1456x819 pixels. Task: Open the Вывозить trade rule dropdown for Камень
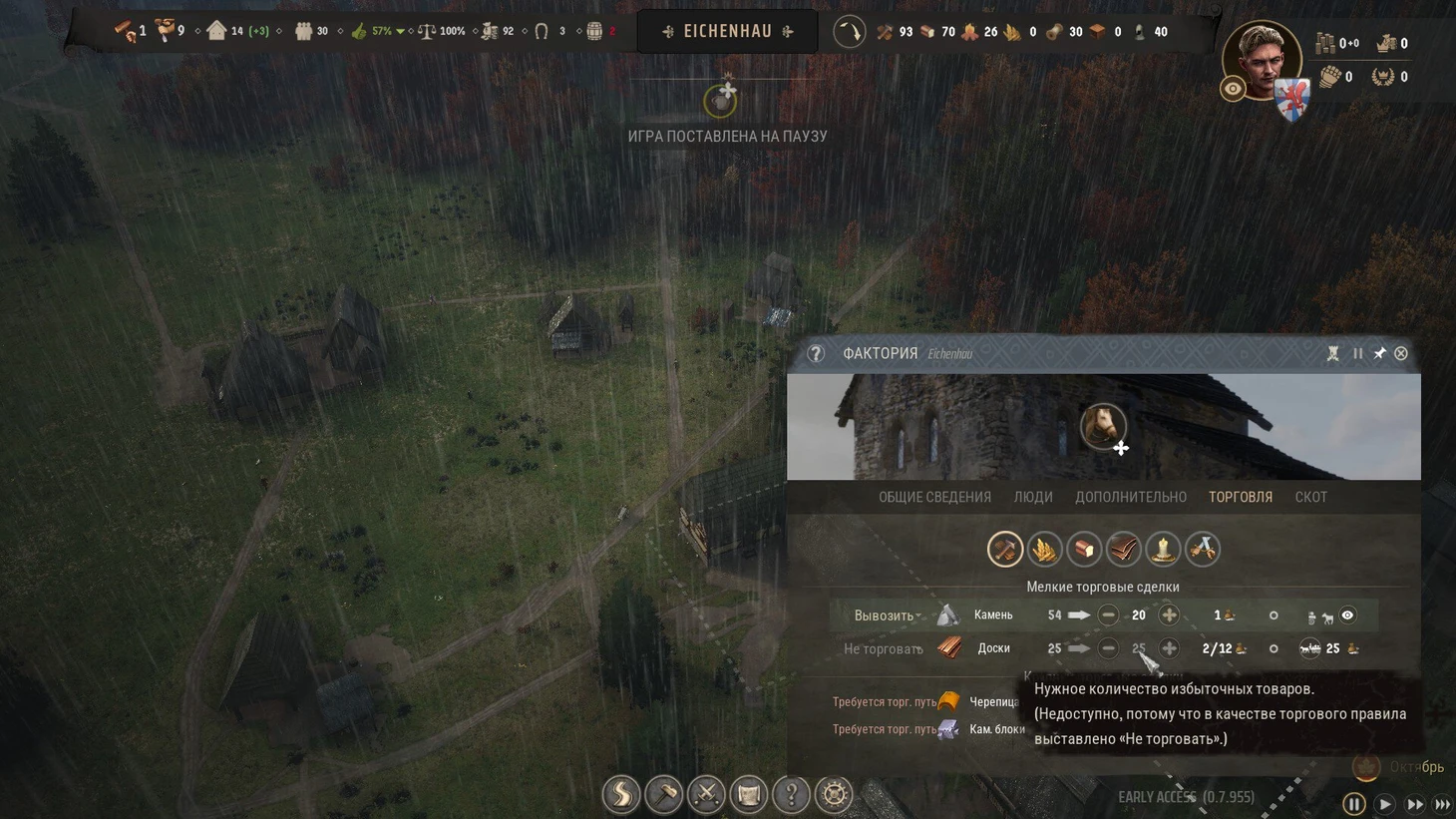pyautogui.click(x=887, y=615)
